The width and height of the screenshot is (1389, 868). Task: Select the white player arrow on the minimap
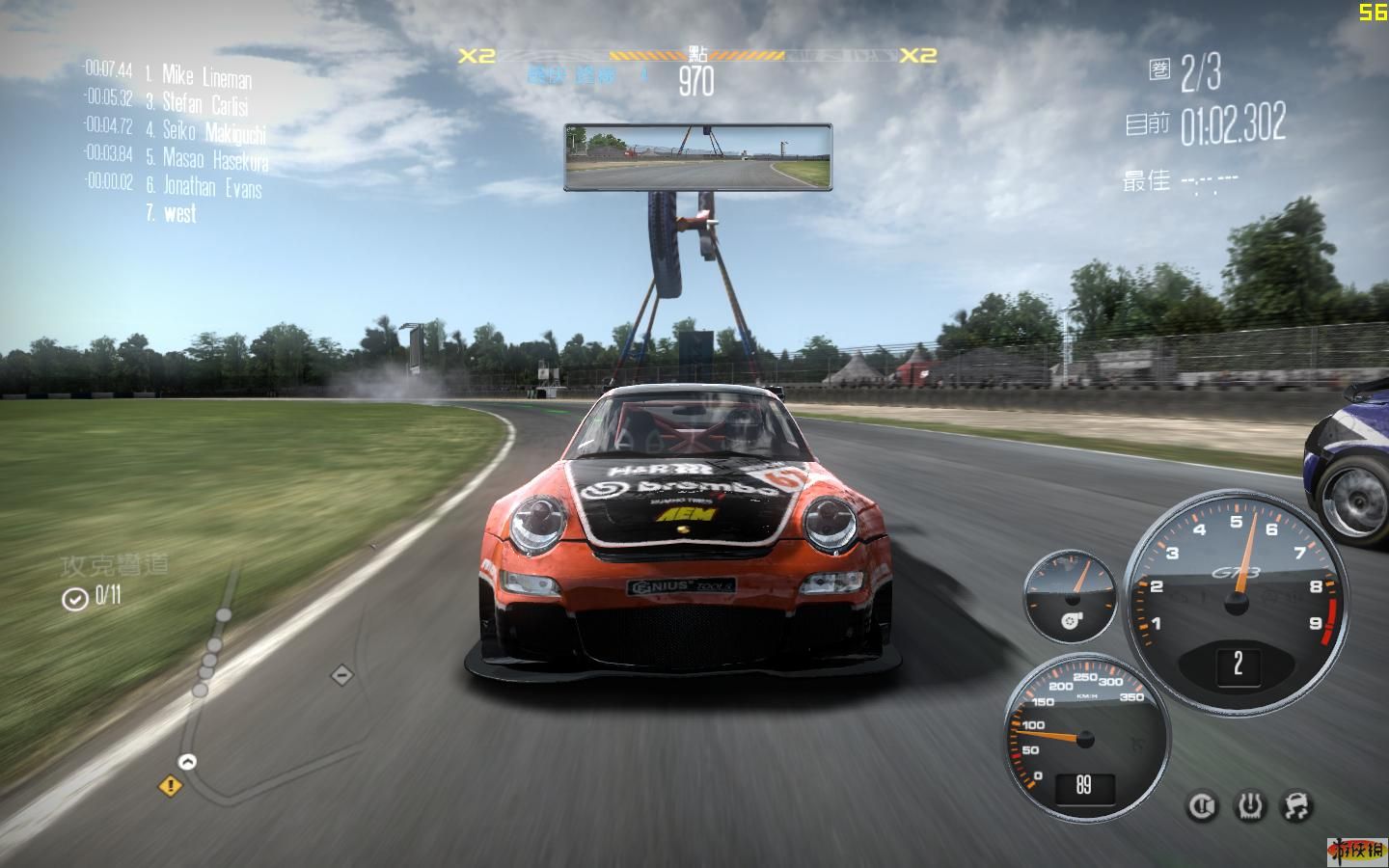187,762
